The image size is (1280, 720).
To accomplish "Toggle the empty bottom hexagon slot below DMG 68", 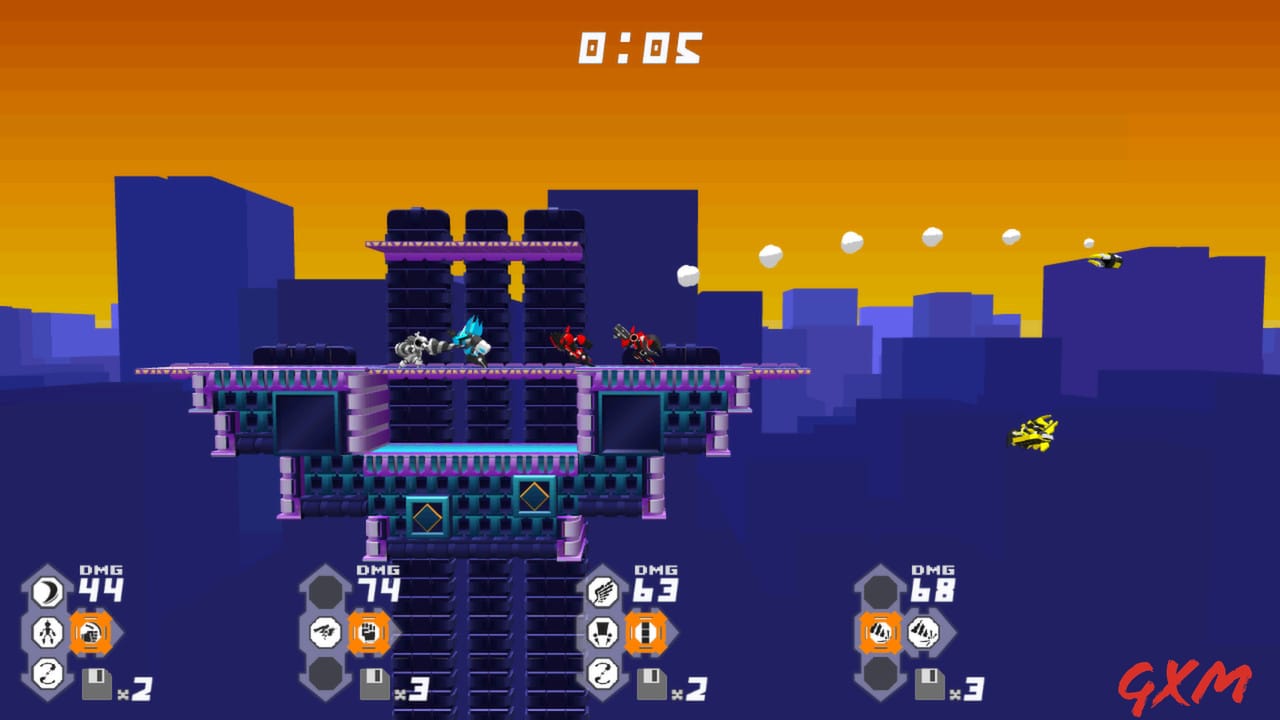I will point(880,673).
